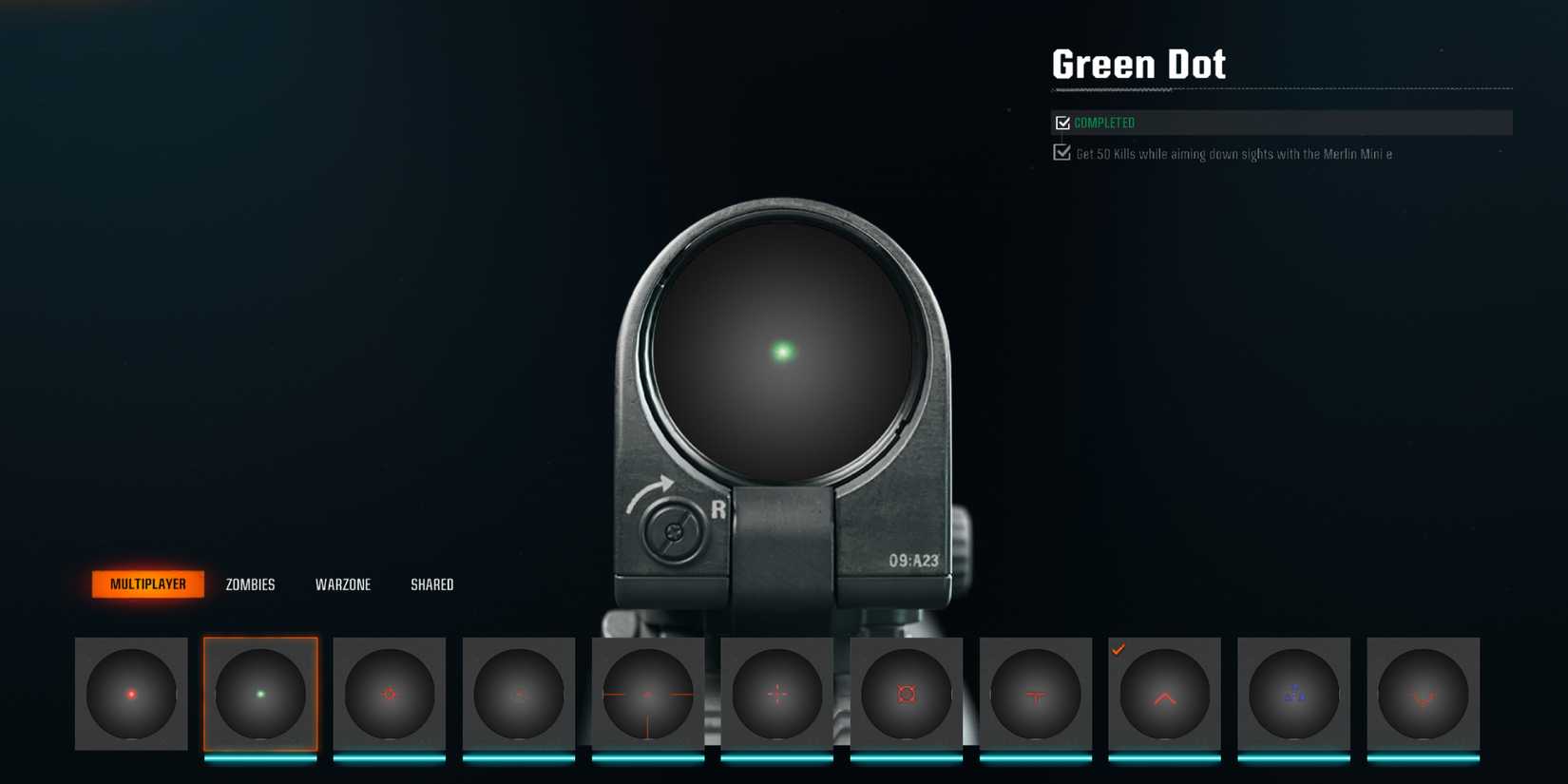Select the V-shaped reticle at the far right
Viewport: 1568px width, 784px height.
1423,695
